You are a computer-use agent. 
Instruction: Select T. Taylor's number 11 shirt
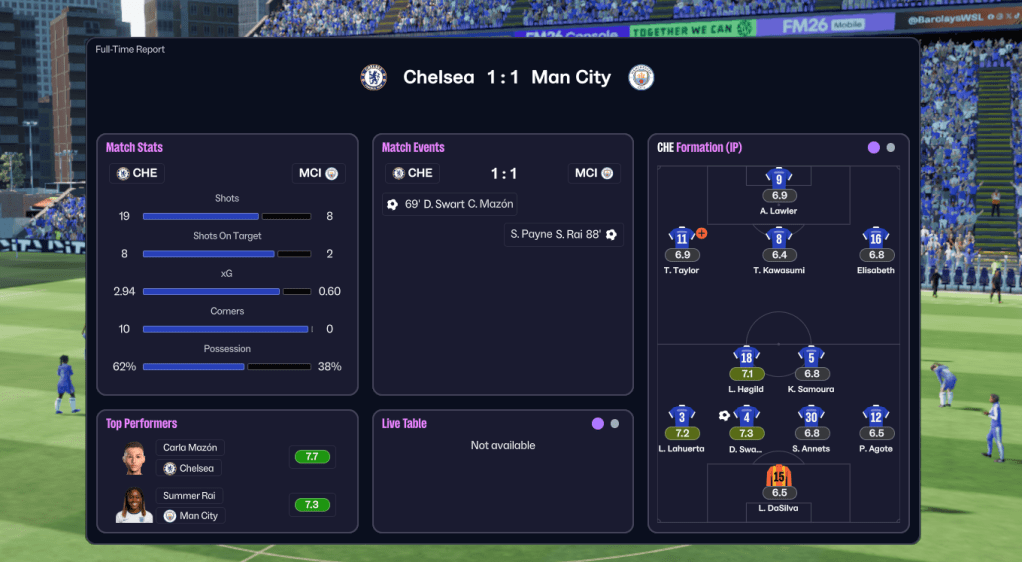(x=681, y=239)
